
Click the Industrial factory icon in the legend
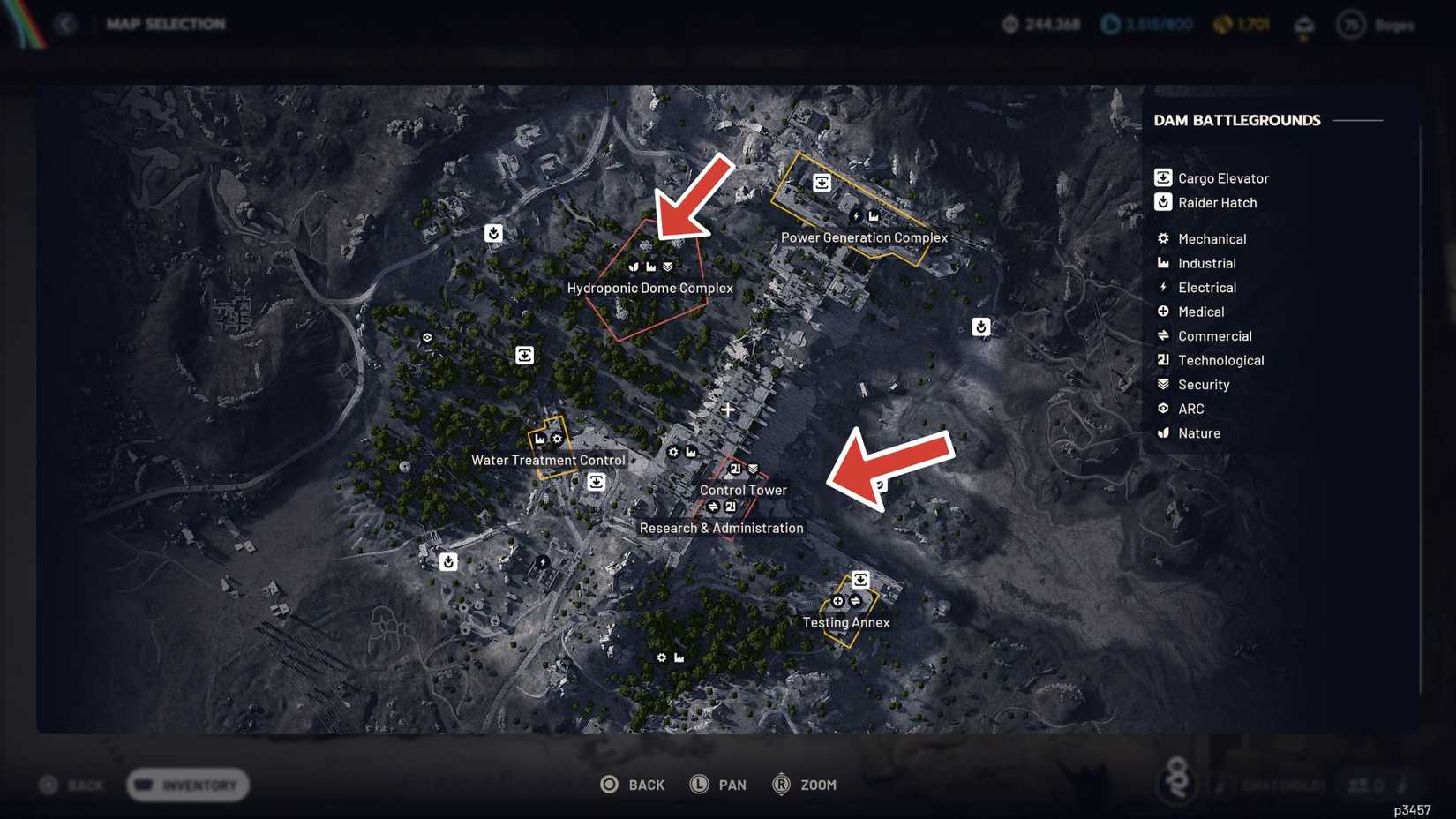tap(1163, 263)
